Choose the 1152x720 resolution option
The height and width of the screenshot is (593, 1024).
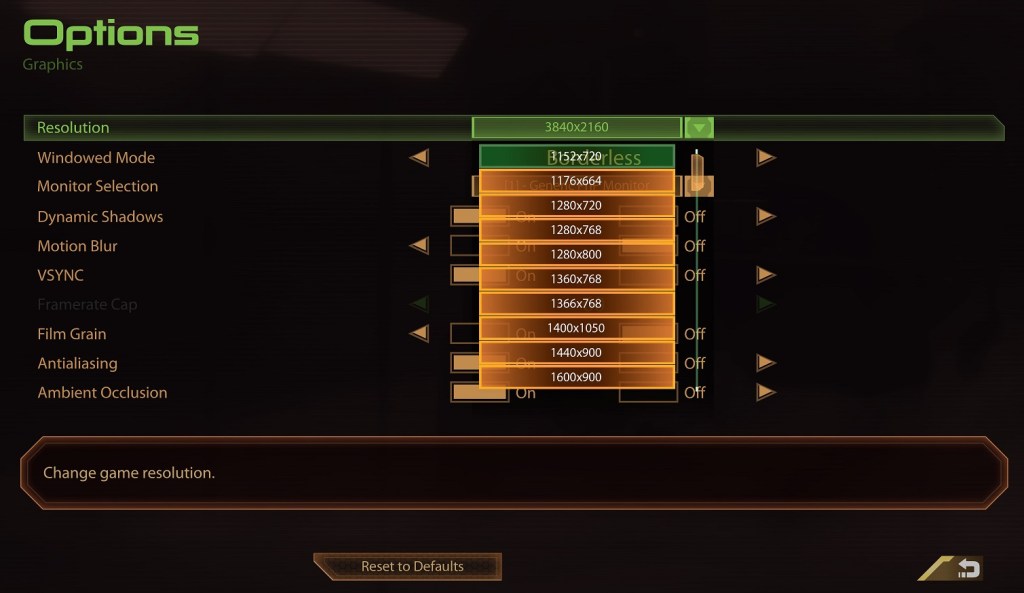click(577, 157)
